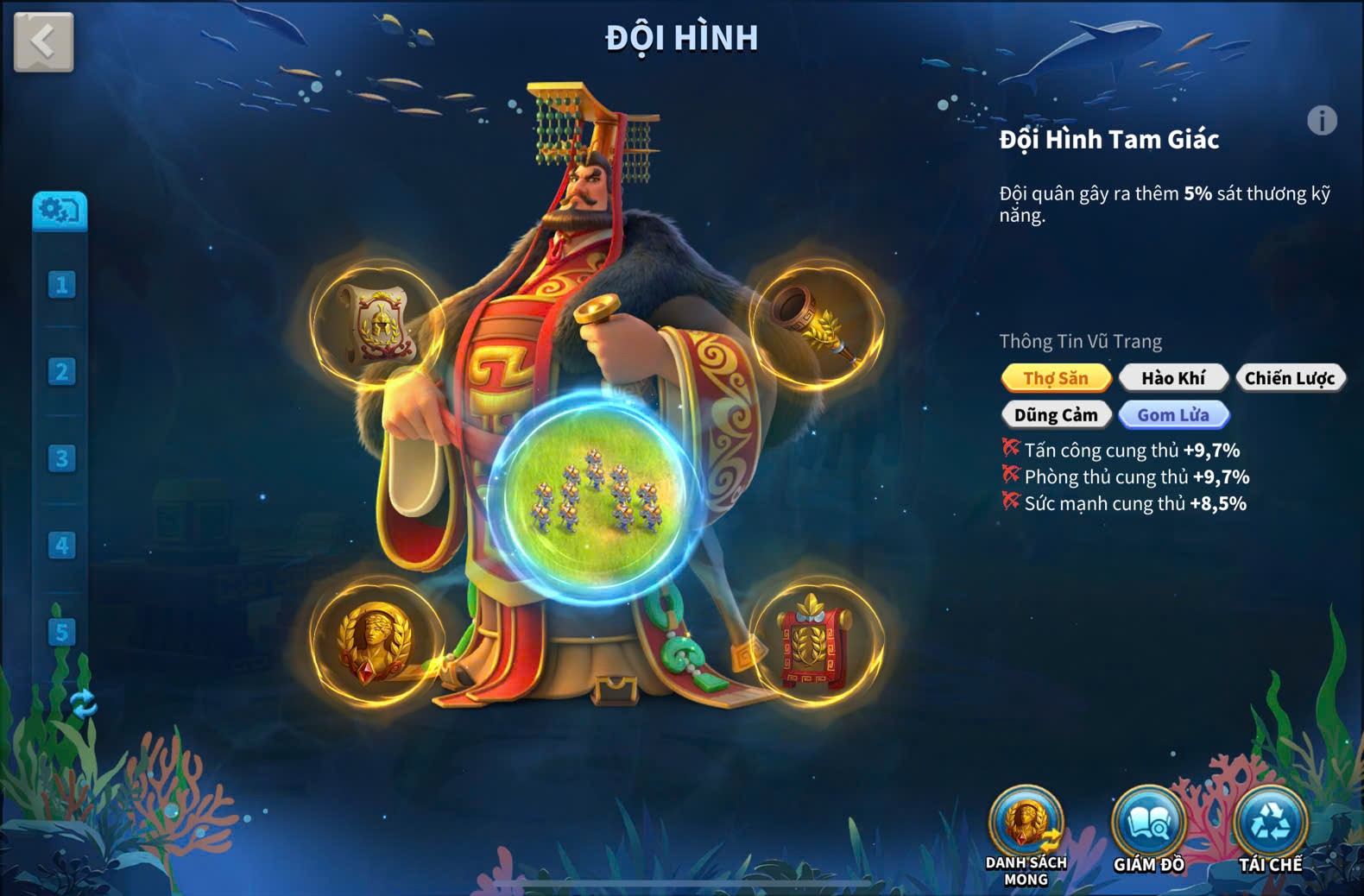Viewport: 1364px width, 896px height.
Task: Choose the Thợ Săn tag
Action: (1056, 378)
